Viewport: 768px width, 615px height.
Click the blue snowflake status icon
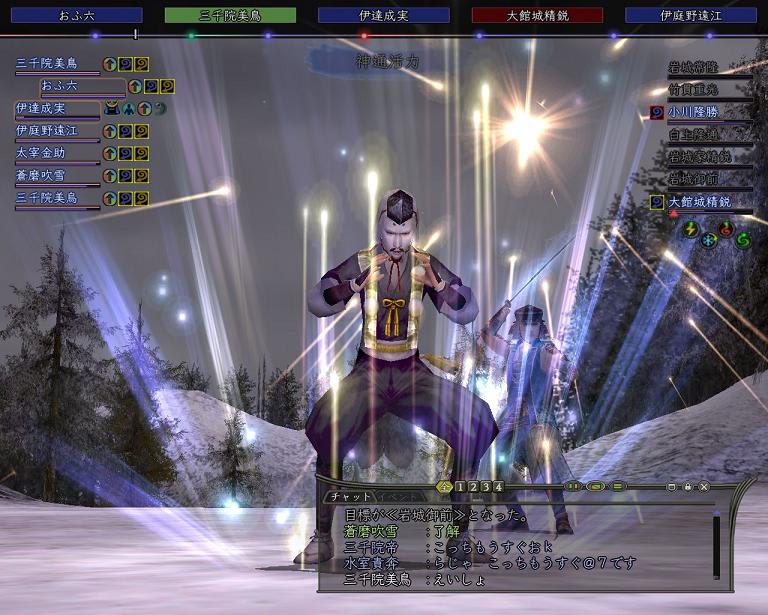[708, 241]
